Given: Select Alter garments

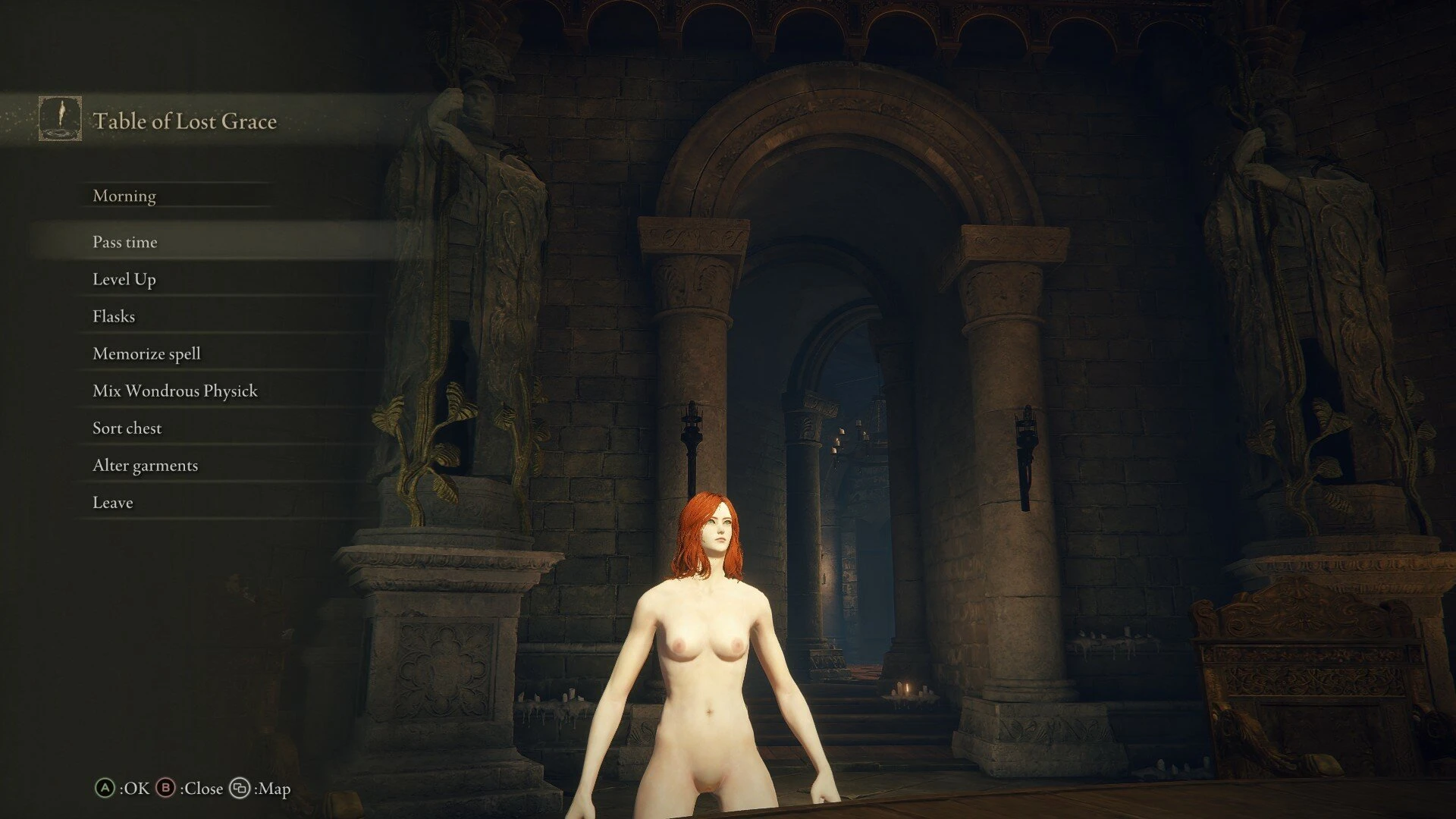Looking at the screenshot, I should (x=145, y=465).
